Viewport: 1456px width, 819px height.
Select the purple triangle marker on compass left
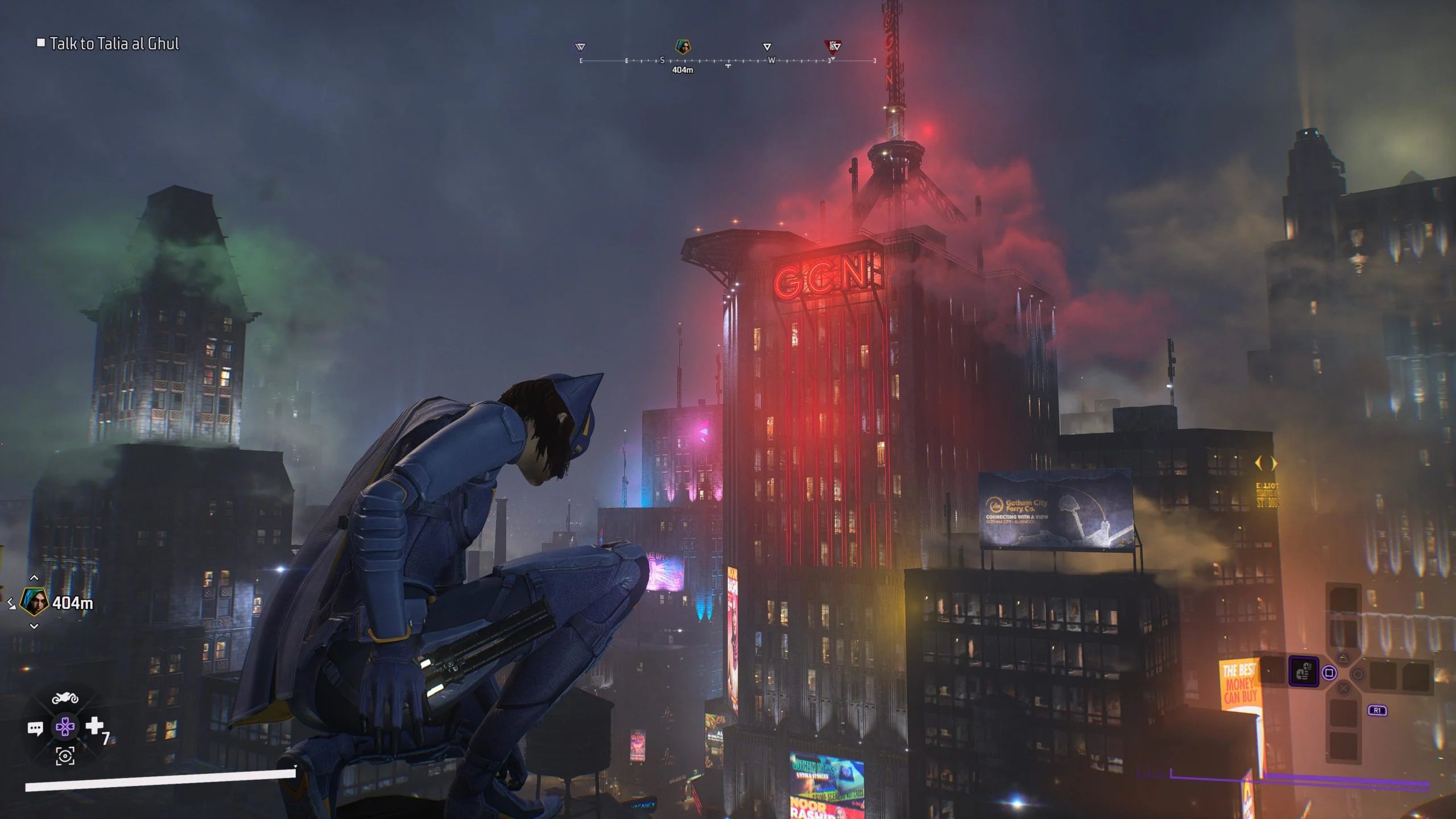click(580, 47)
